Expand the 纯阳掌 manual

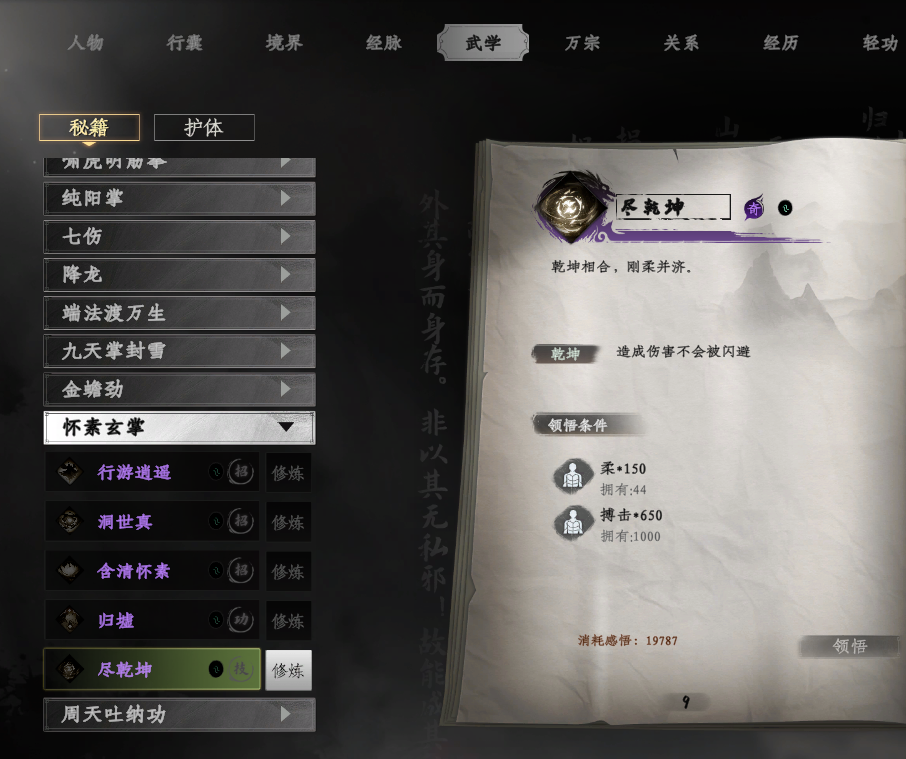coord(179,198)
